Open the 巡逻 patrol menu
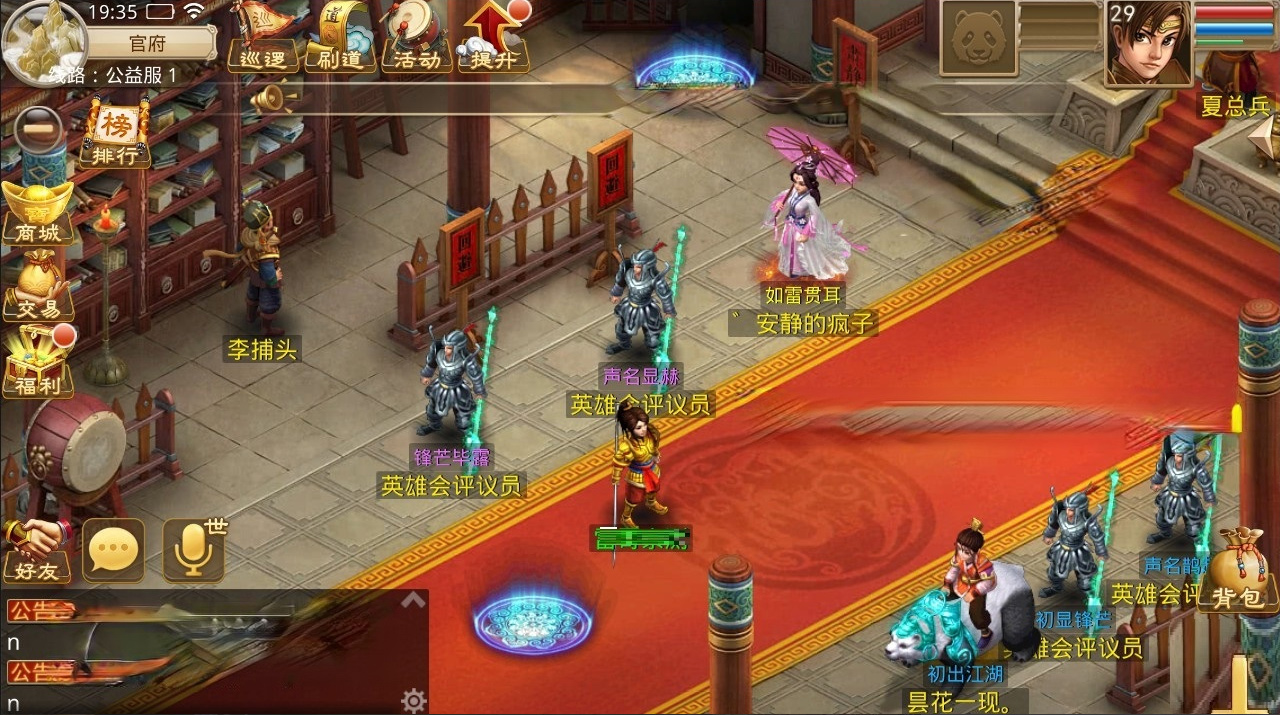Screen dimensions: 1280x715 (x=263, y=37)
